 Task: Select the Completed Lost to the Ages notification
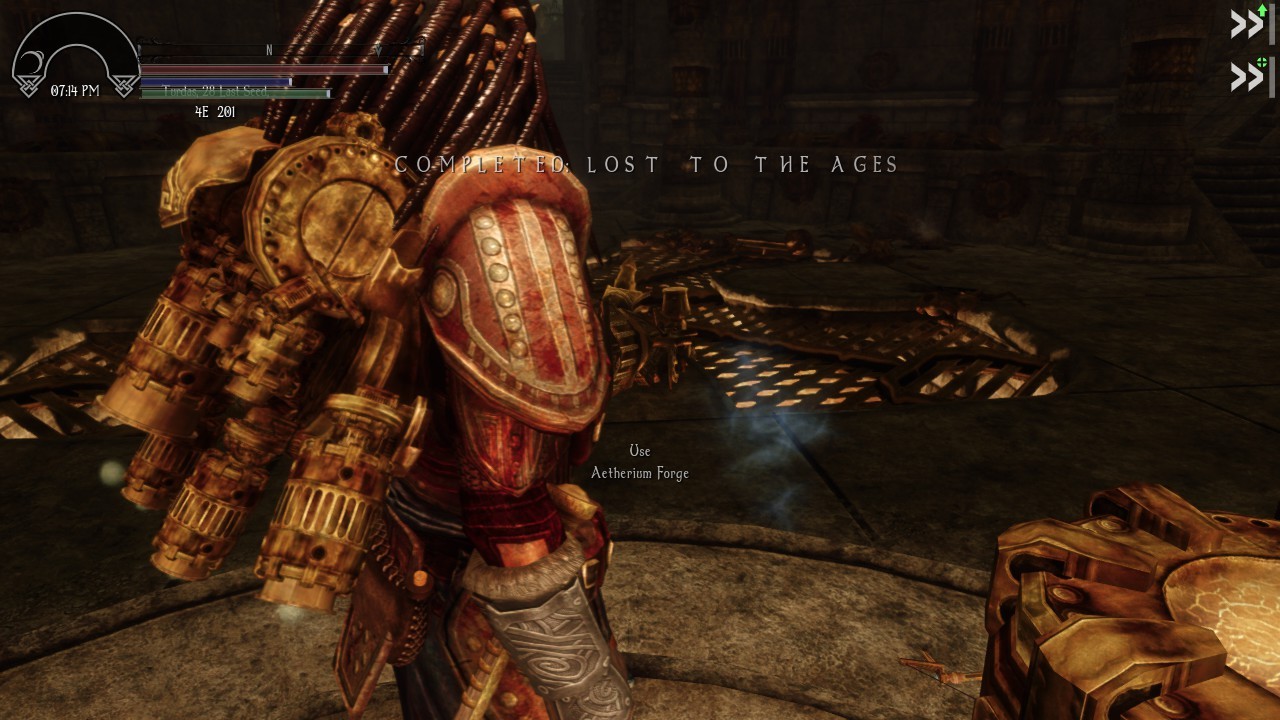tap(646, 164)
